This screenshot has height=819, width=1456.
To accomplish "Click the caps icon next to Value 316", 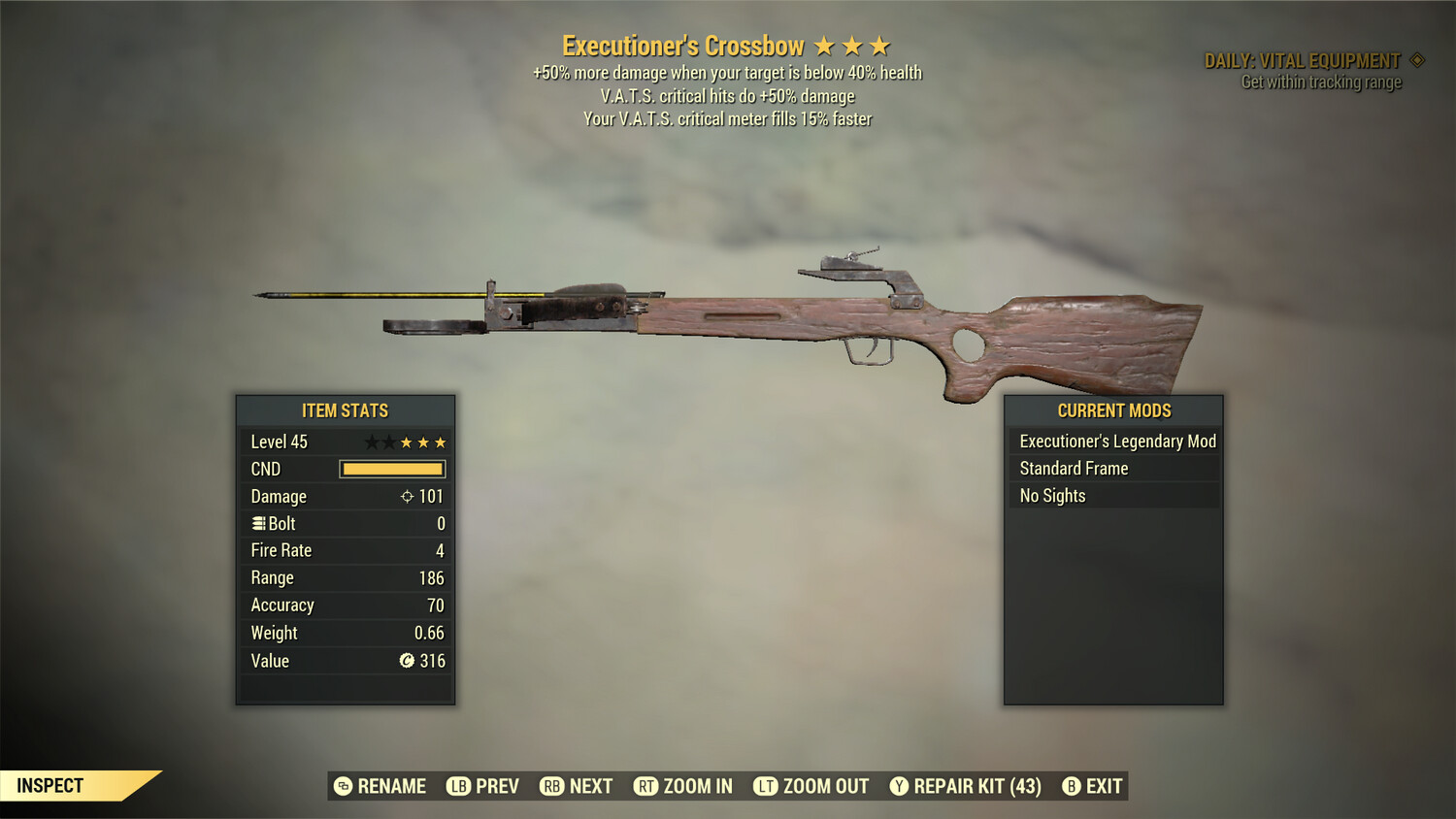I will tap(408, 661).
